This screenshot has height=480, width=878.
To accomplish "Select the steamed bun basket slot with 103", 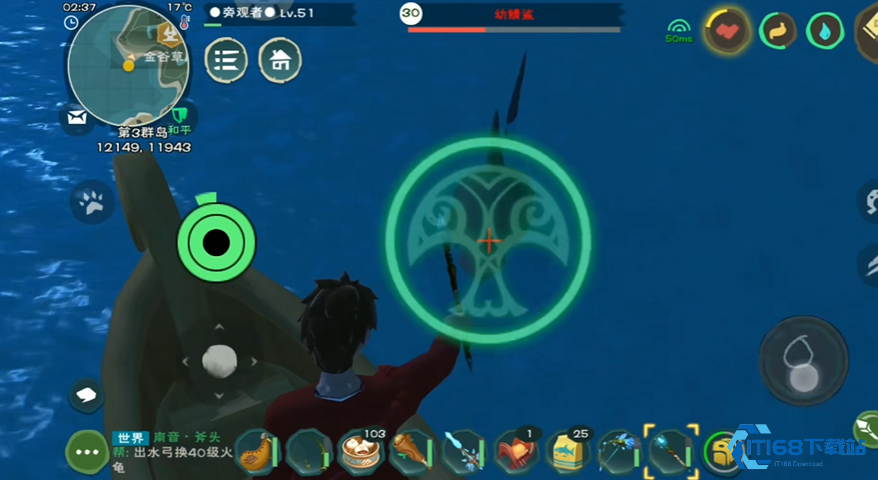I will (361, 451).
